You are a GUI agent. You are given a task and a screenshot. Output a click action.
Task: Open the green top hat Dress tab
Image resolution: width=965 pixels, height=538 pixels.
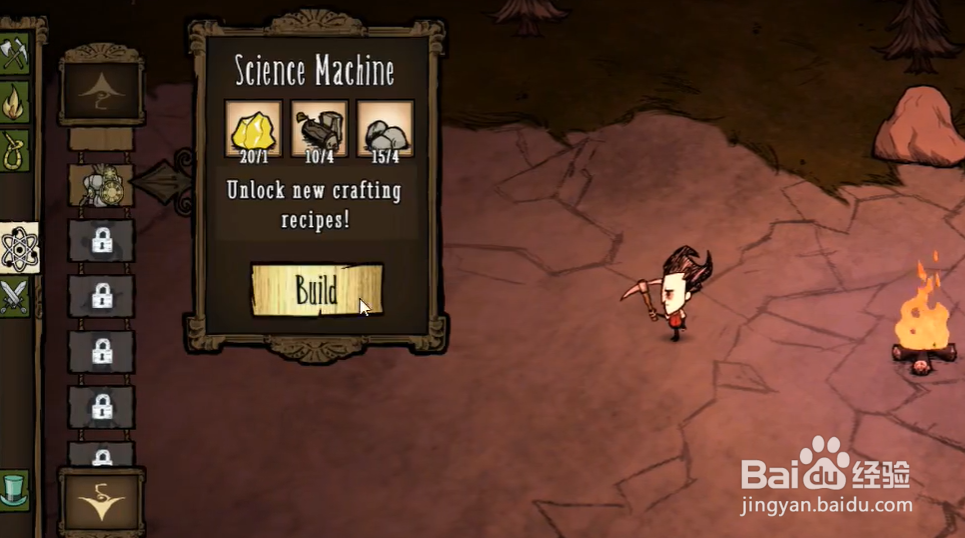click(14, 490)
